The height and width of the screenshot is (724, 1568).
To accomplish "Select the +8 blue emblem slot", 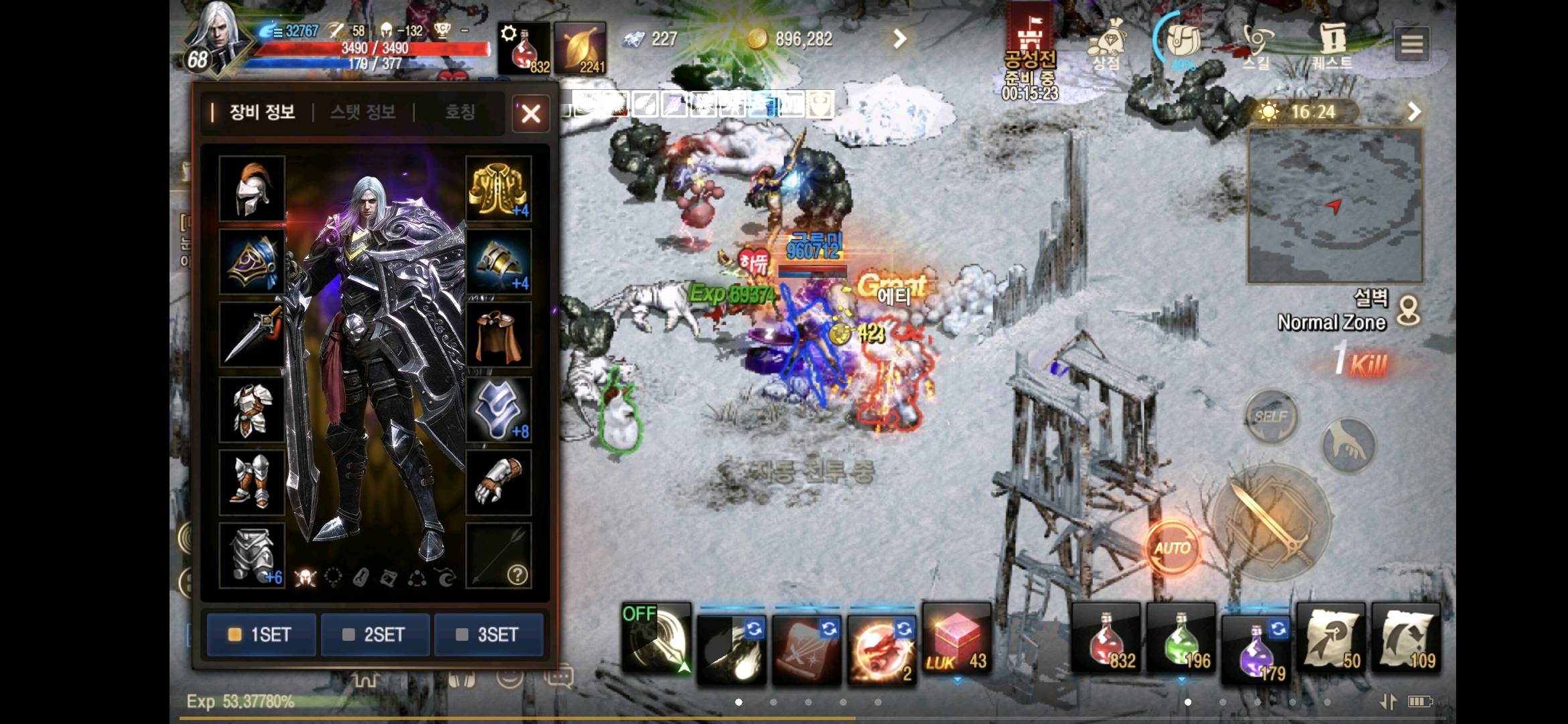I will point(499,409).
